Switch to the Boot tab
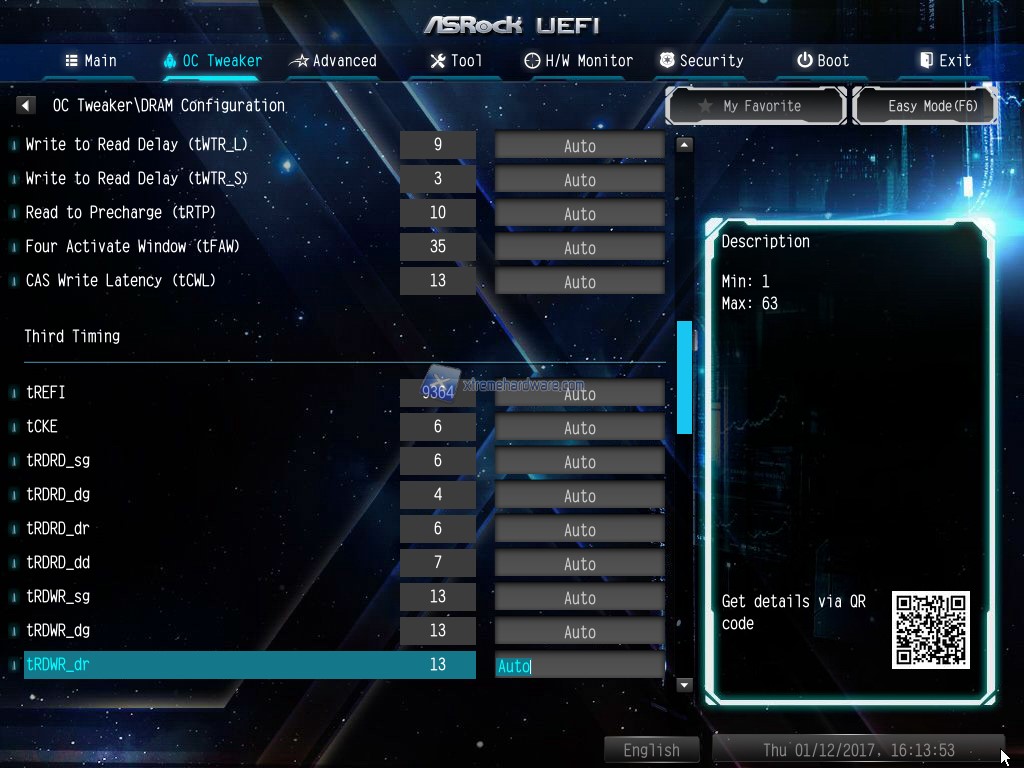This screenshot has height=768, width=1024. [x=822, y=61]
